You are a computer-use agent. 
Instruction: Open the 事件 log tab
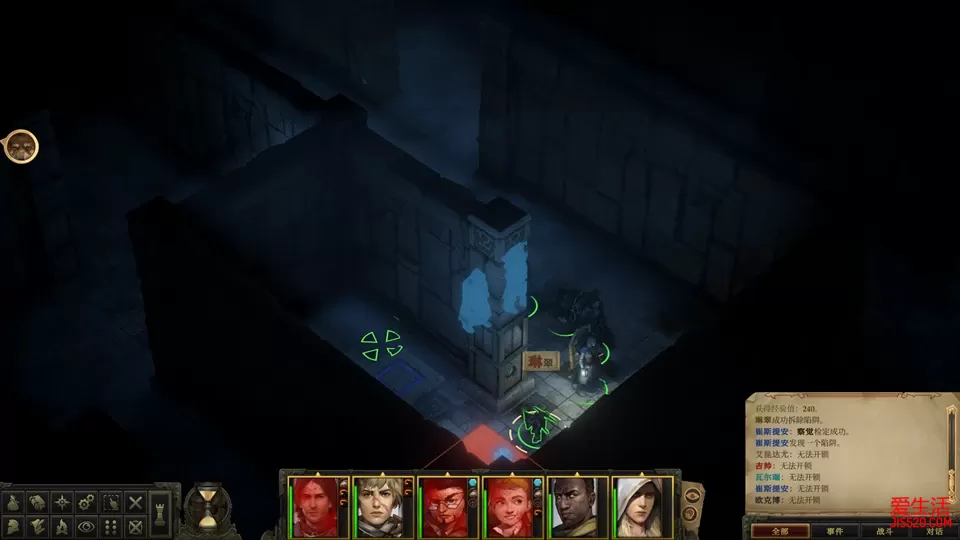834,531
